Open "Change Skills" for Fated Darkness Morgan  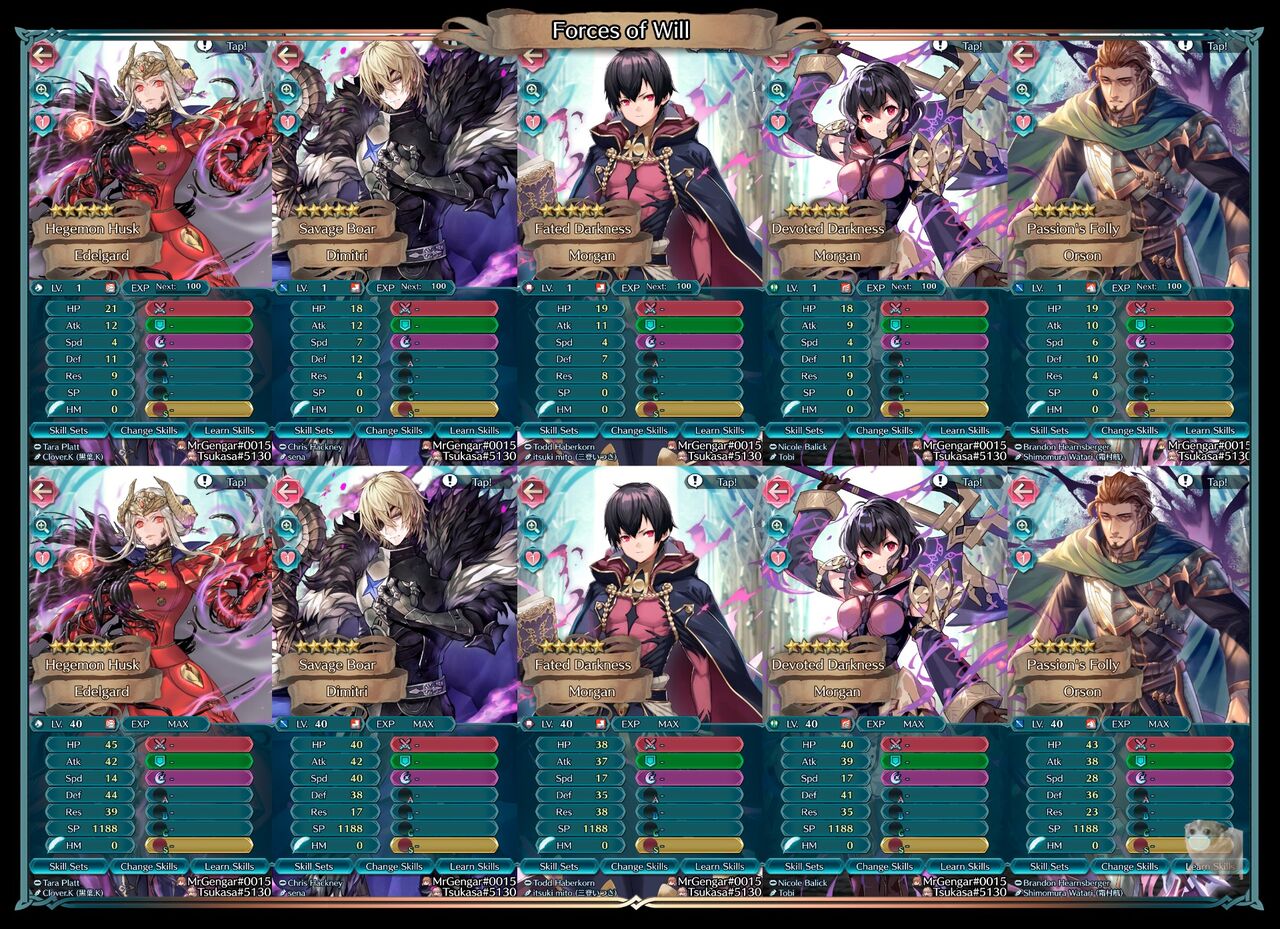[640, 430]
